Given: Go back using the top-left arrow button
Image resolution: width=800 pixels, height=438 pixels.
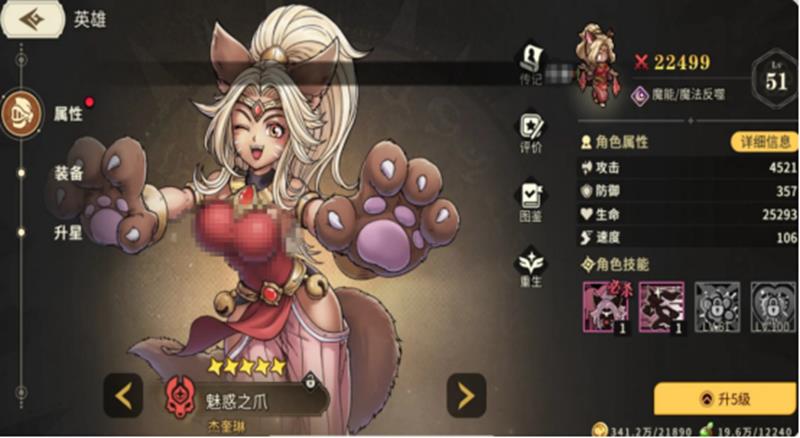Looking at the screenshot, I should click(x=30, y=20).
